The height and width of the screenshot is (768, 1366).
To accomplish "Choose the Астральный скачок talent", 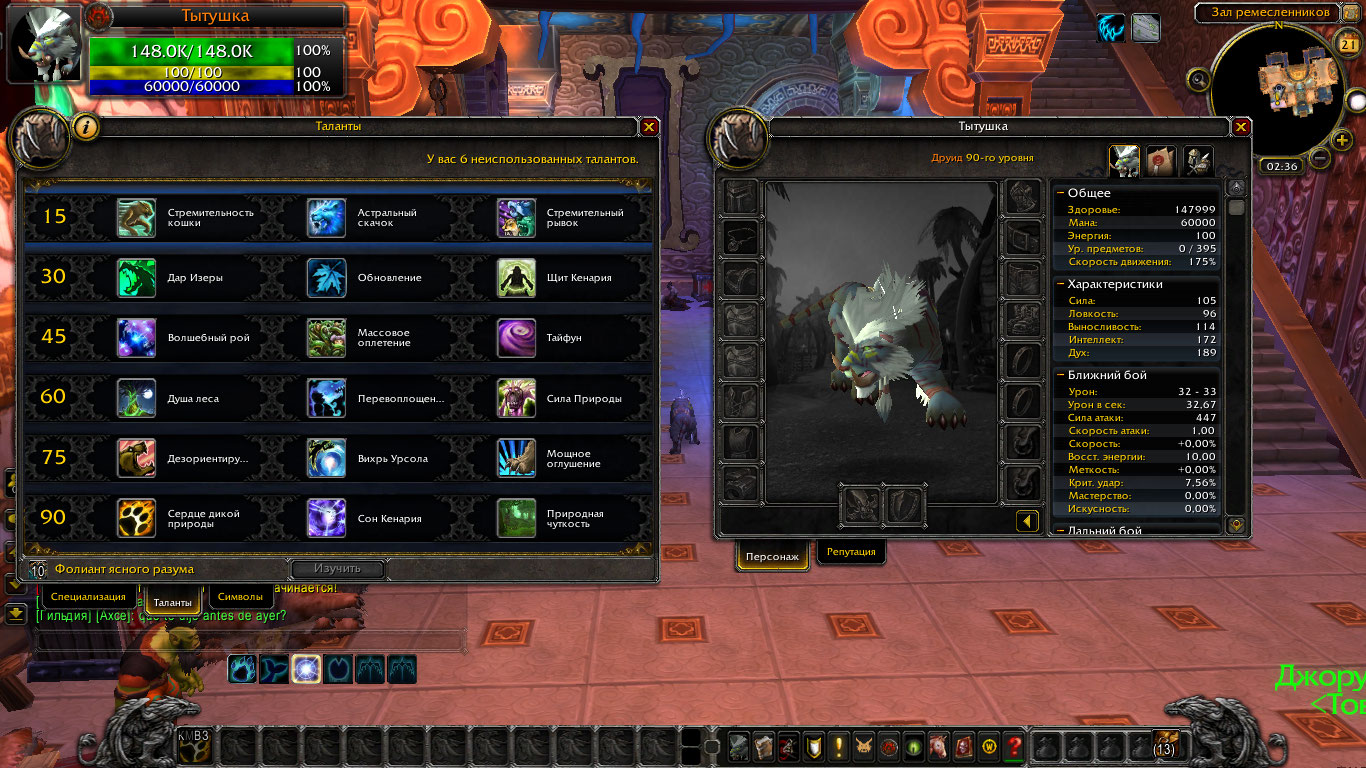I will (327, 217).
